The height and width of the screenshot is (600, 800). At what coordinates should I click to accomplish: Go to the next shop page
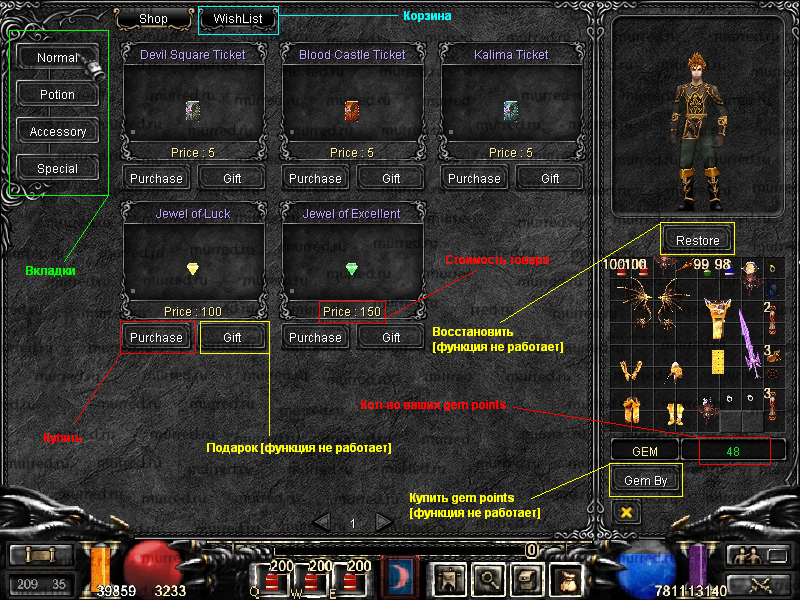(384, 522)
